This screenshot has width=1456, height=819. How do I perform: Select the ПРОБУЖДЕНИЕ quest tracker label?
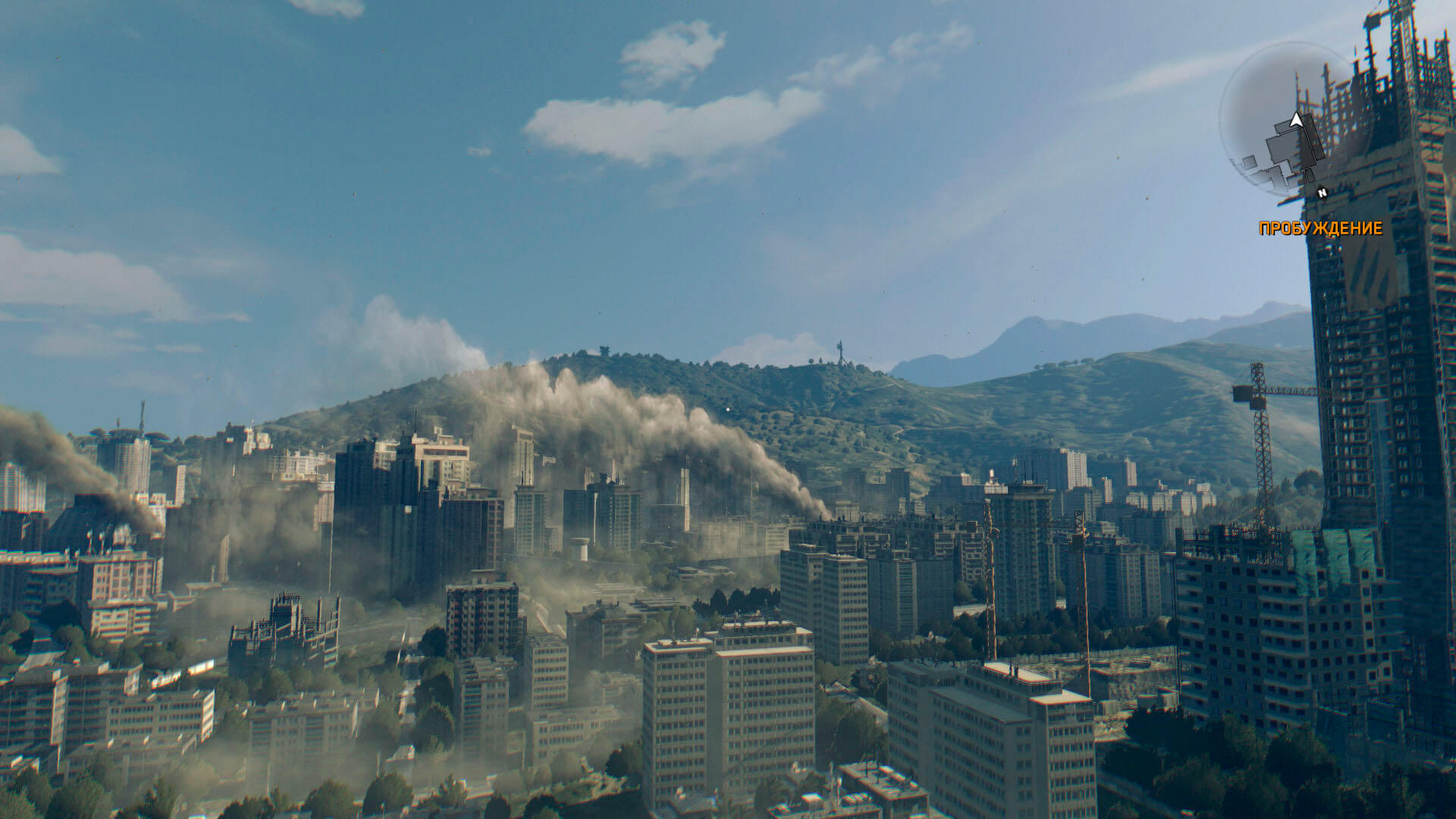pyautogui.click(x=1320, y=228)
